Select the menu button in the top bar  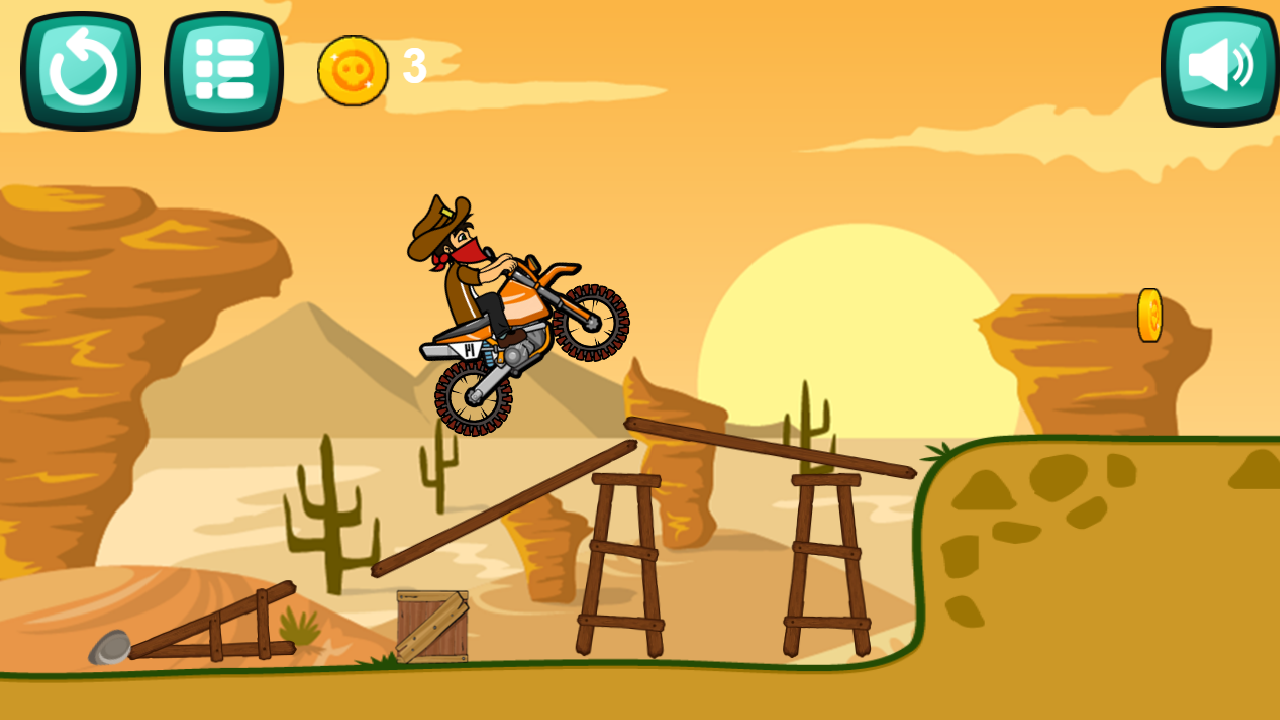tap(222, 66)
